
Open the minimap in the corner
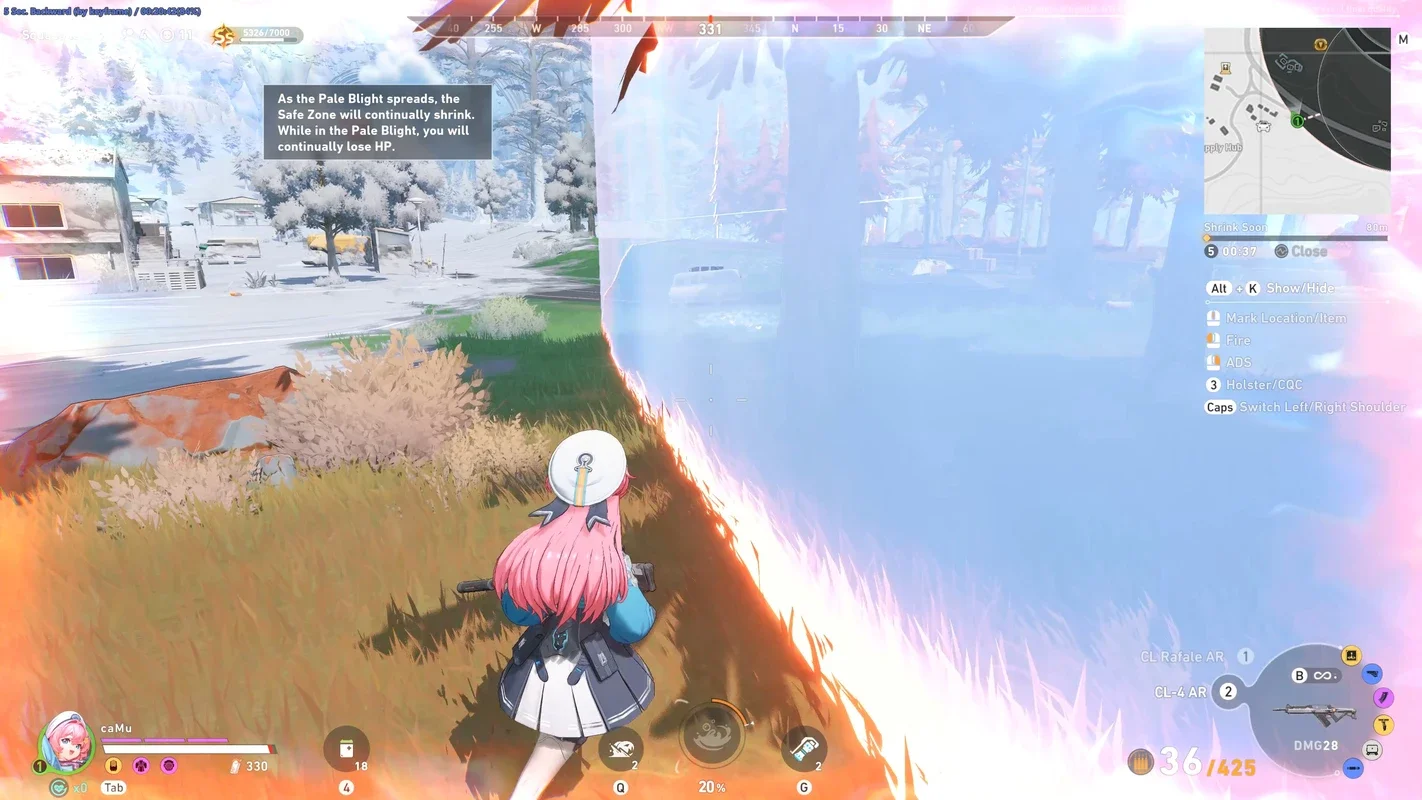[1296, 120]
